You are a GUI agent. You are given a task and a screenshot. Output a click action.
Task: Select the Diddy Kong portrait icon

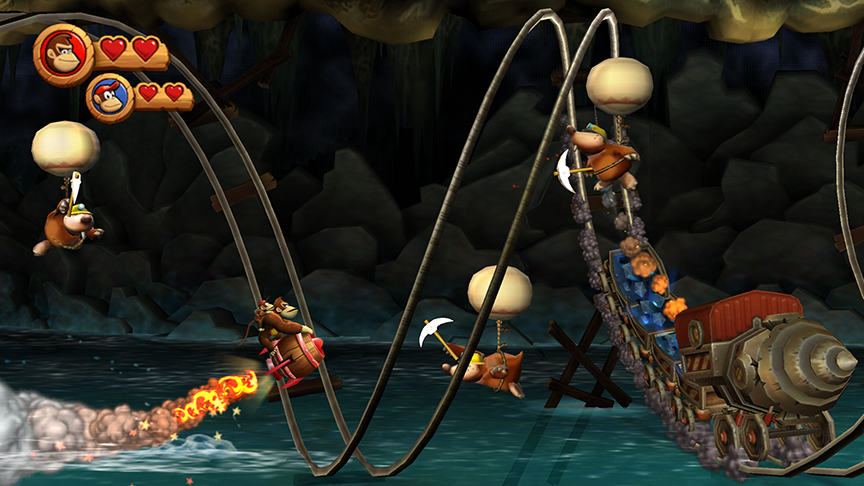tap(110, 98)
